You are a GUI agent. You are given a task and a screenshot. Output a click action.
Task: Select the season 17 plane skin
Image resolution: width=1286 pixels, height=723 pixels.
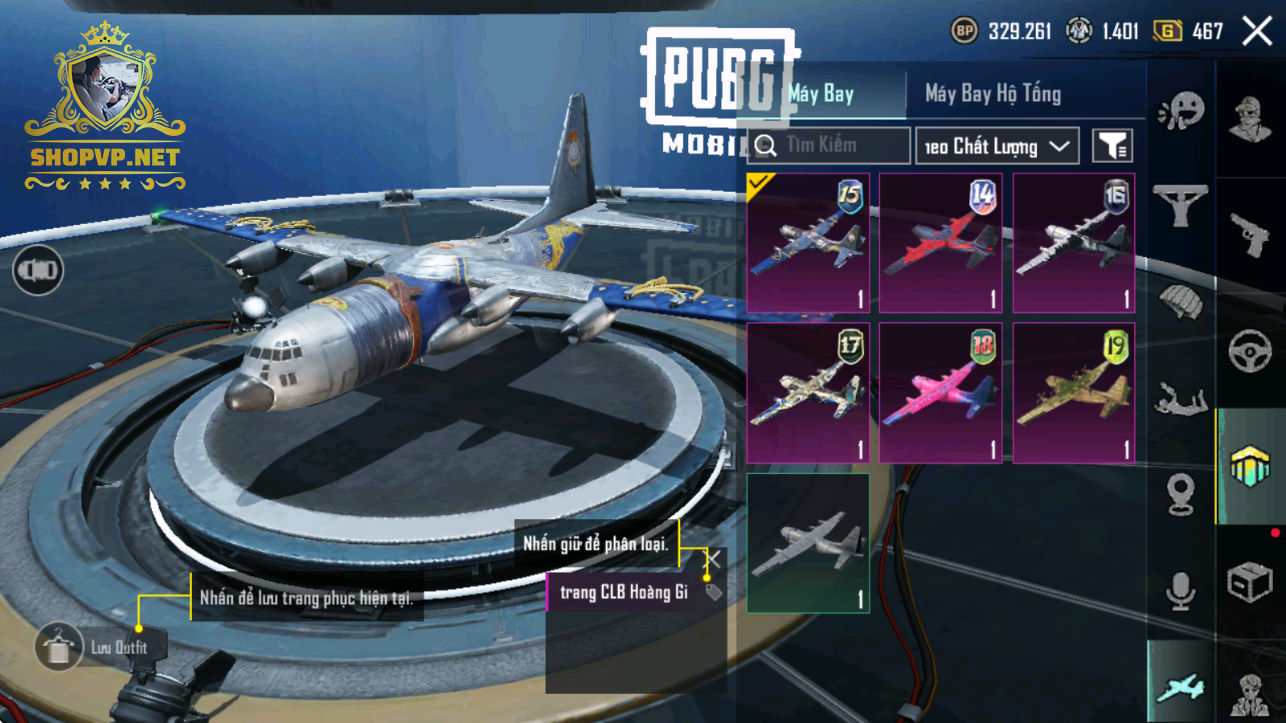(808, 392)
